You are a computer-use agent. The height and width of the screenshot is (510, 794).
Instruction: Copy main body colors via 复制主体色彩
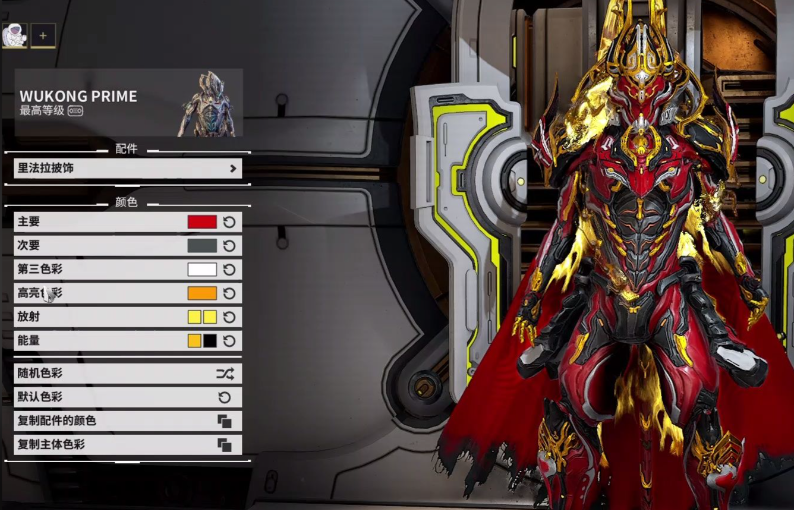tap(128, 445)
